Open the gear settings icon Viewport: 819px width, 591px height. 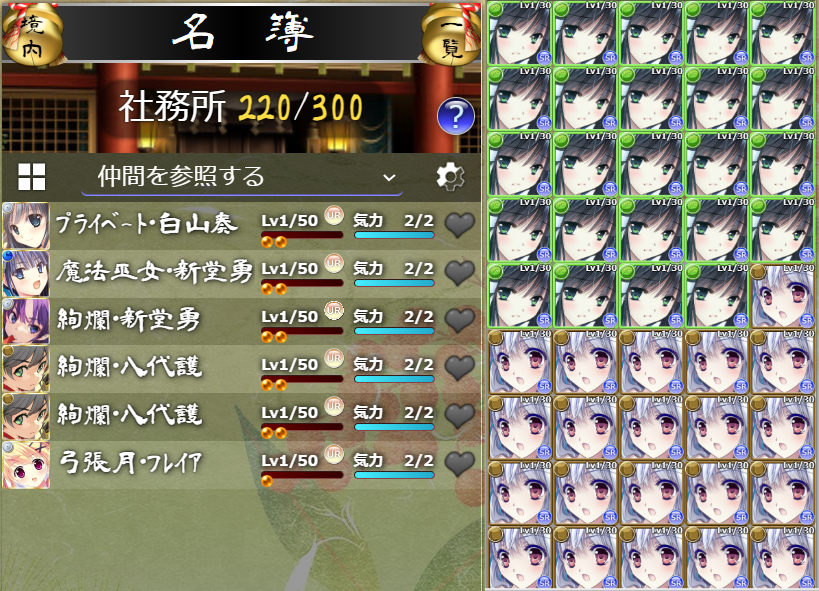click(451, 177)
